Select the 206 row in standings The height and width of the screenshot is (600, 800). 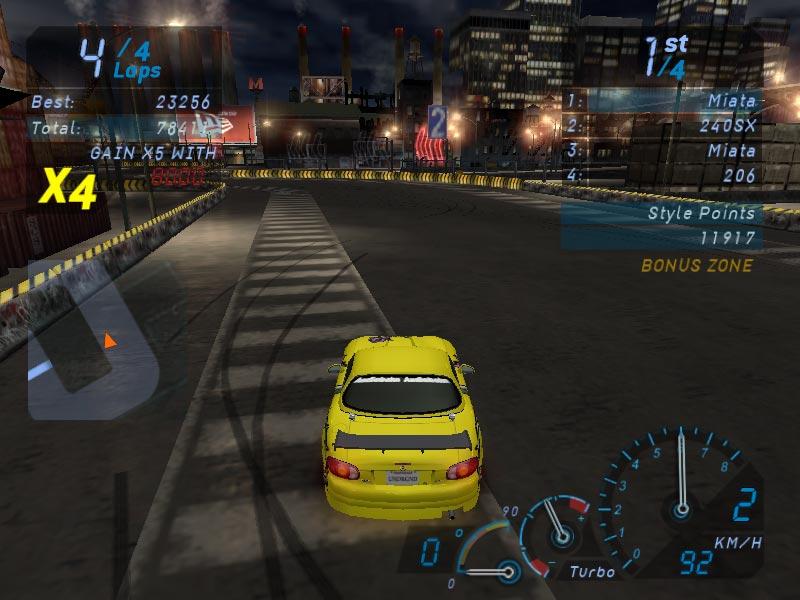662,175
